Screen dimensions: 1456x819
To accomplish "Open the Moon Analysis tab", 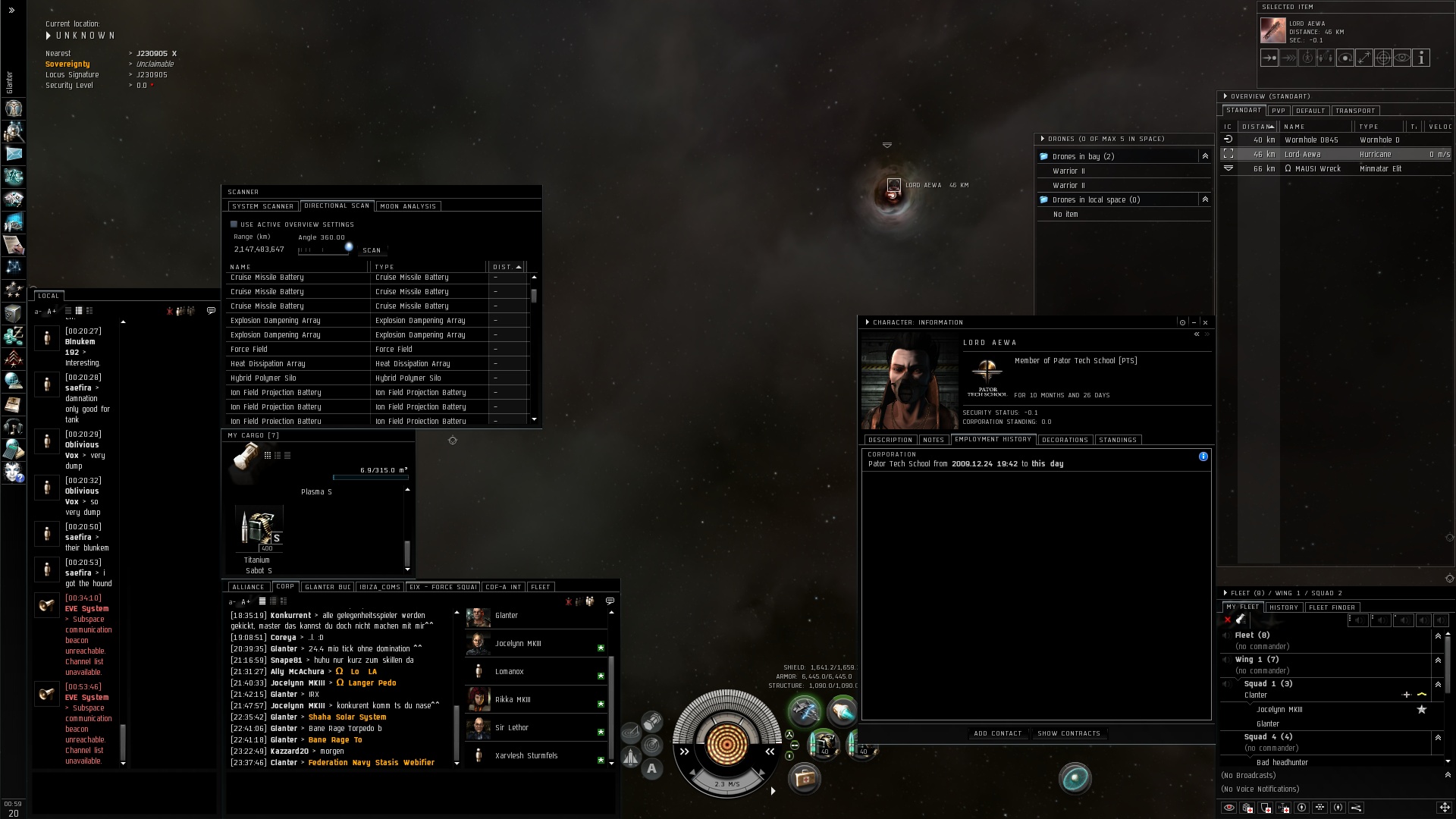I will (x=408, y=206).
